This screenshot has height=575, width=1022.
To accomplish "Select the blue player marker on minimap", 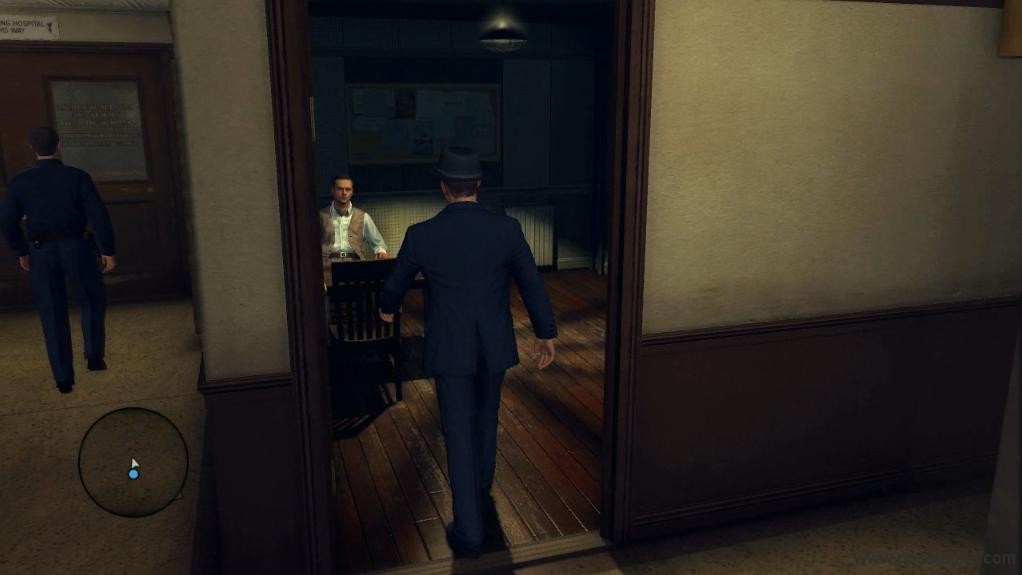I will [133, 473].
